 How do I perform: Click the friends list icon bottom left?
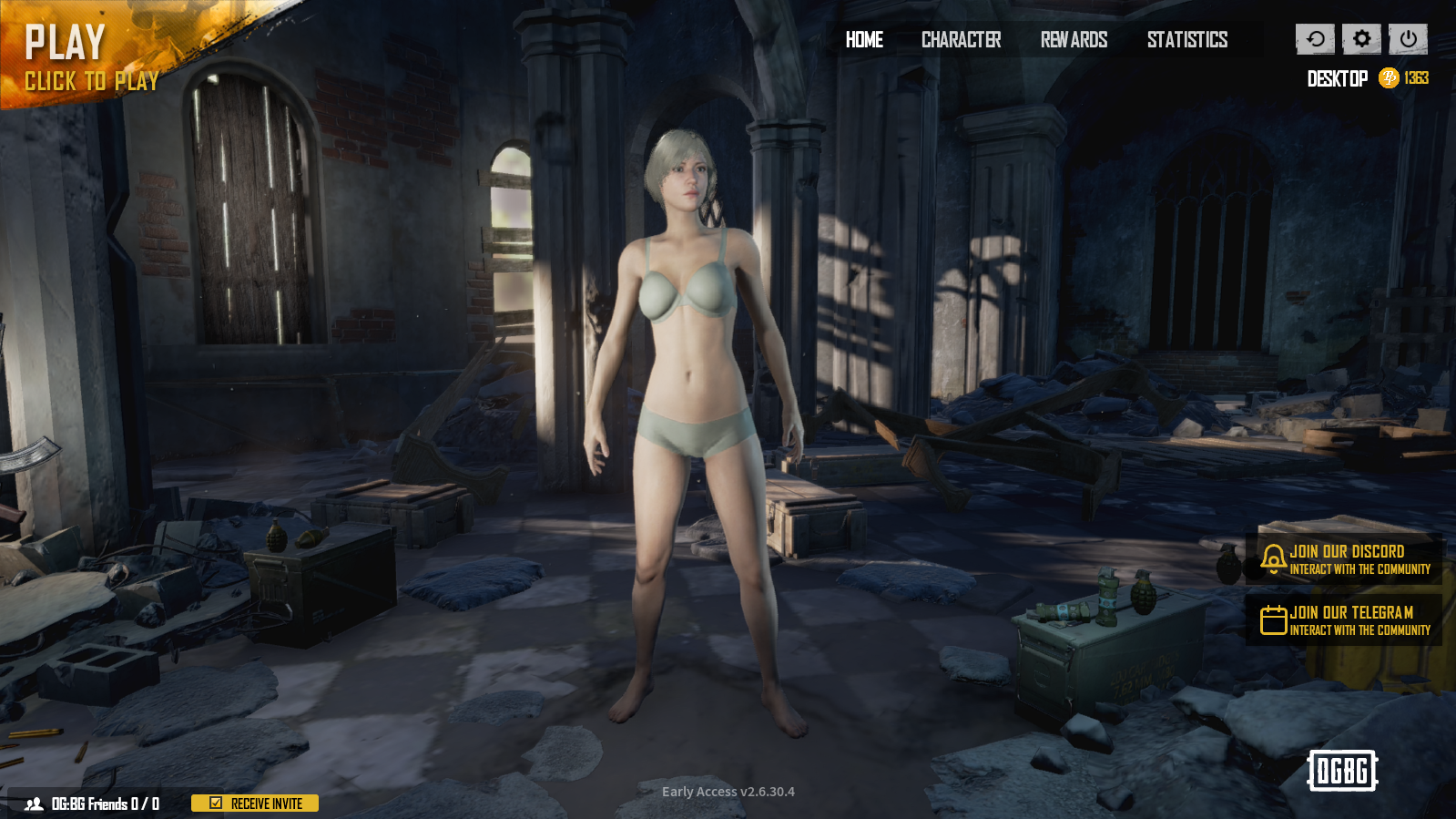35,804
